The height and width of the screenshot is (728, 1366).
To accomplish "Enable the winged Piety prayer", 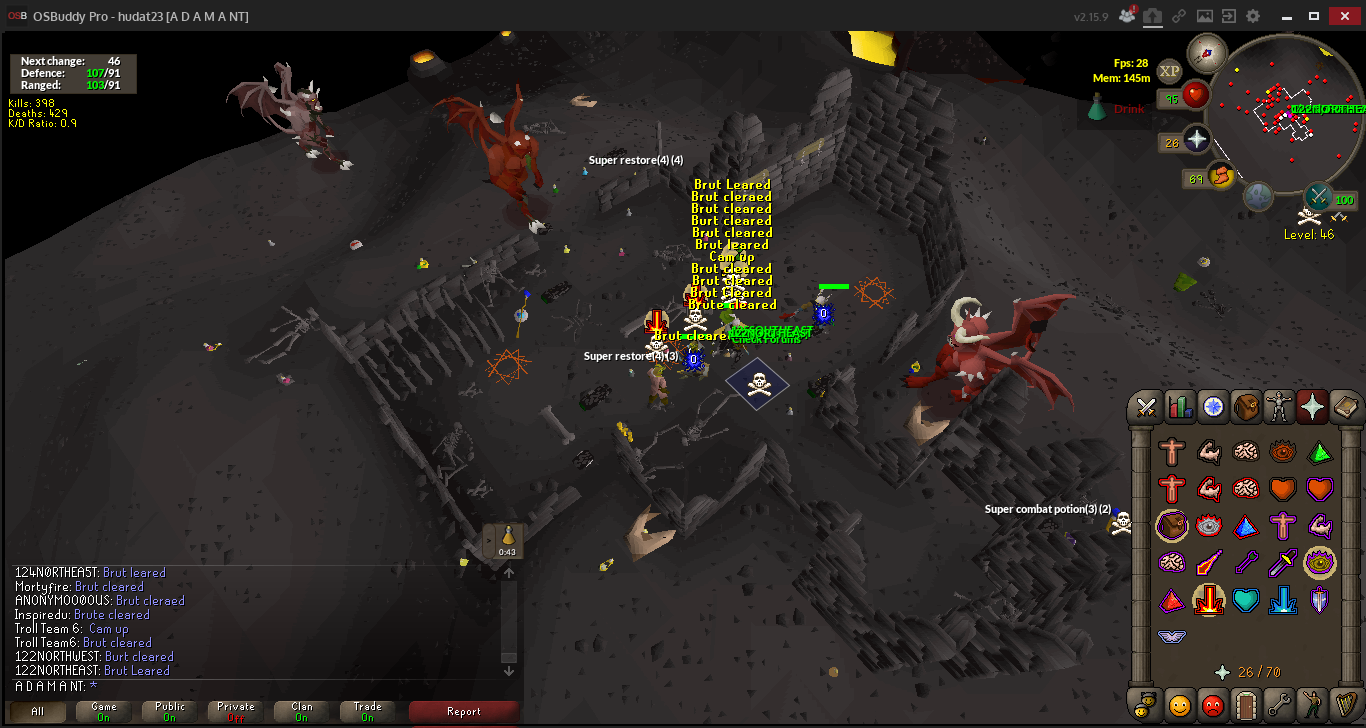I will 1171,636.
